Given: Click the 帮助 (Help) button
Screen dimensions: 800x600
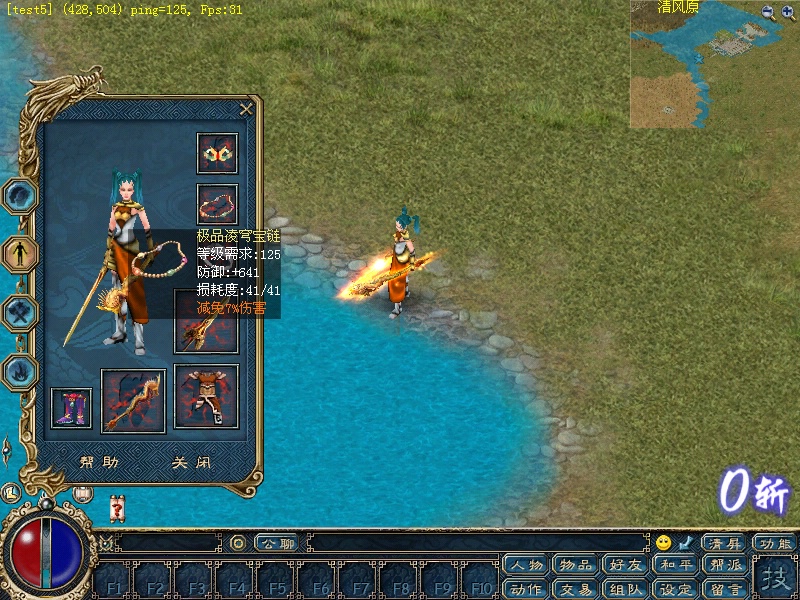Looking at the screenshot, I should tap(99, 463).
